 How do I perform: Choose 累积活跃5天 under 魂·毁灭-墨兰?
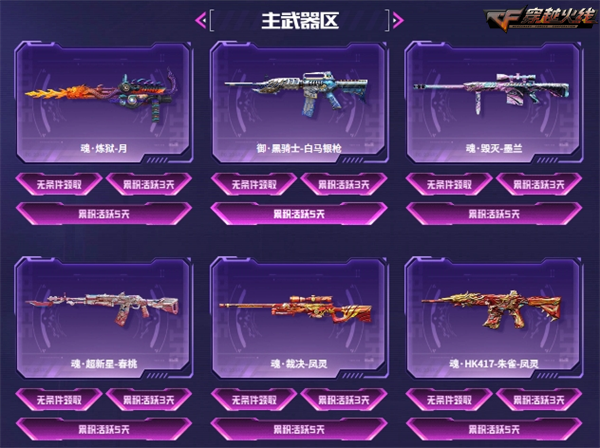click(494, 213)
